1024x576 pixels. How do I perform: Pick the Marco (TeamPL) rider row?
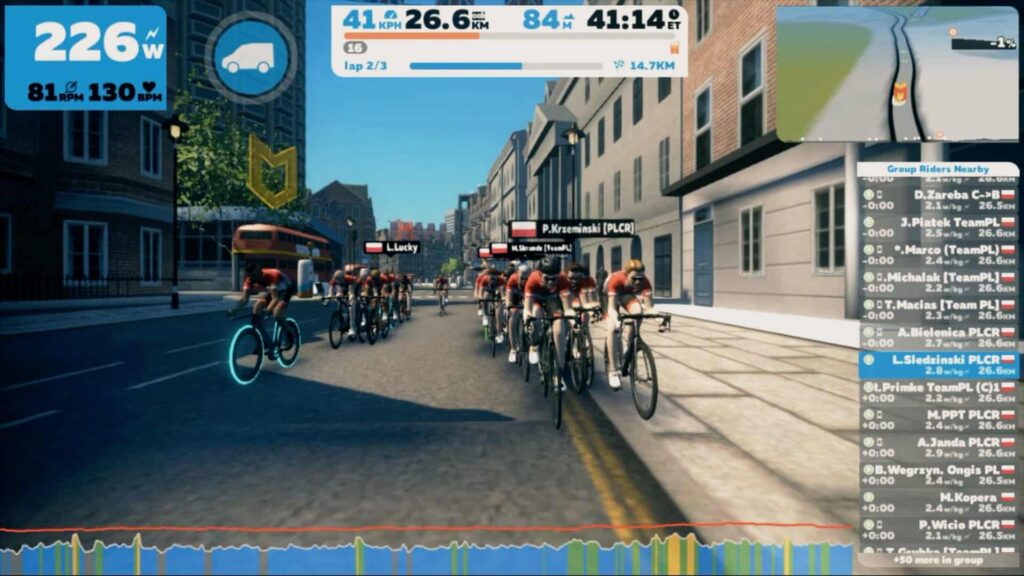[x=938, y=255]
